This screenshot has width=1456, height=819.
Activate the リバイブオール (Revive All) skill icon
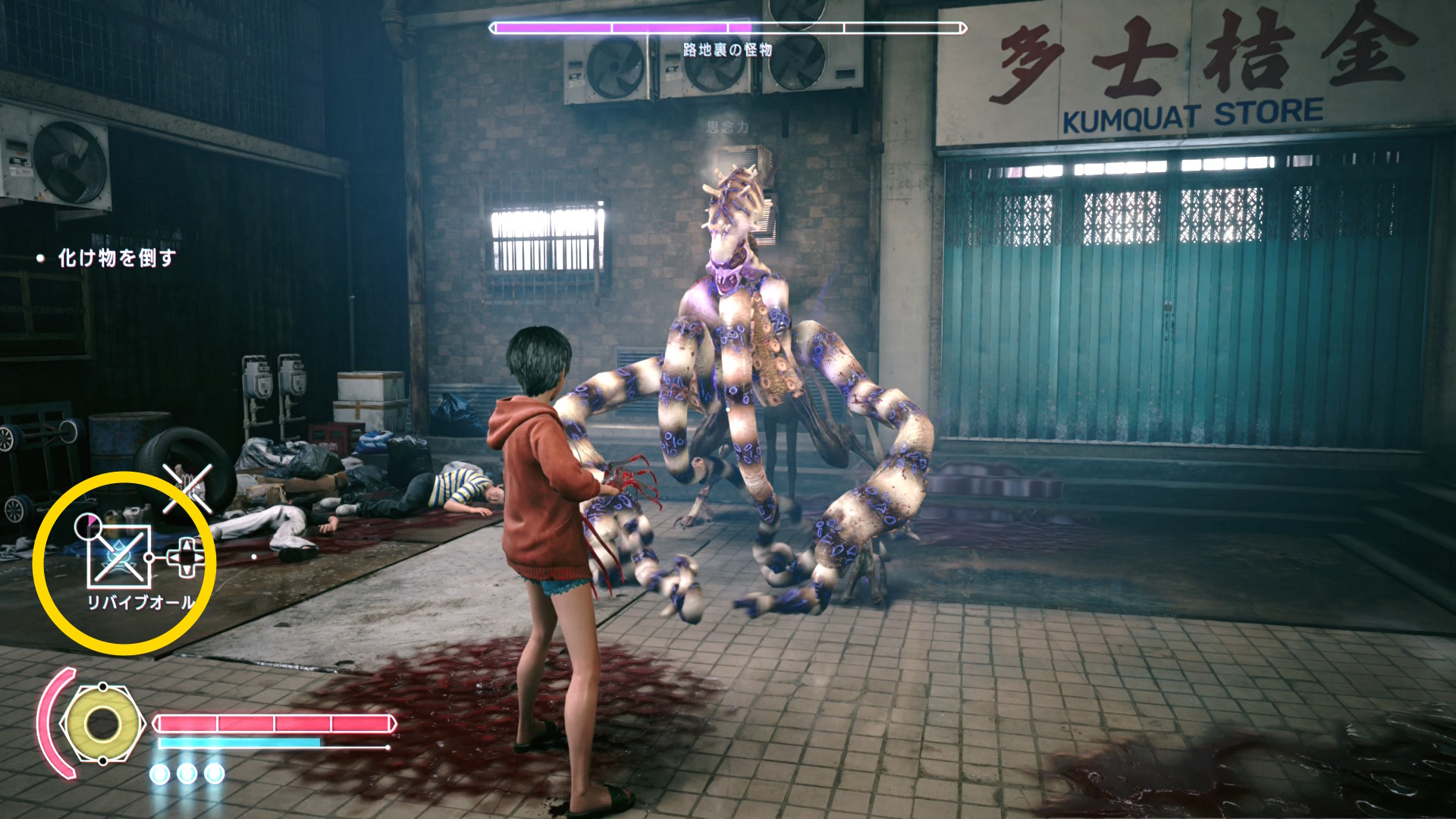[x=119, y=557]
